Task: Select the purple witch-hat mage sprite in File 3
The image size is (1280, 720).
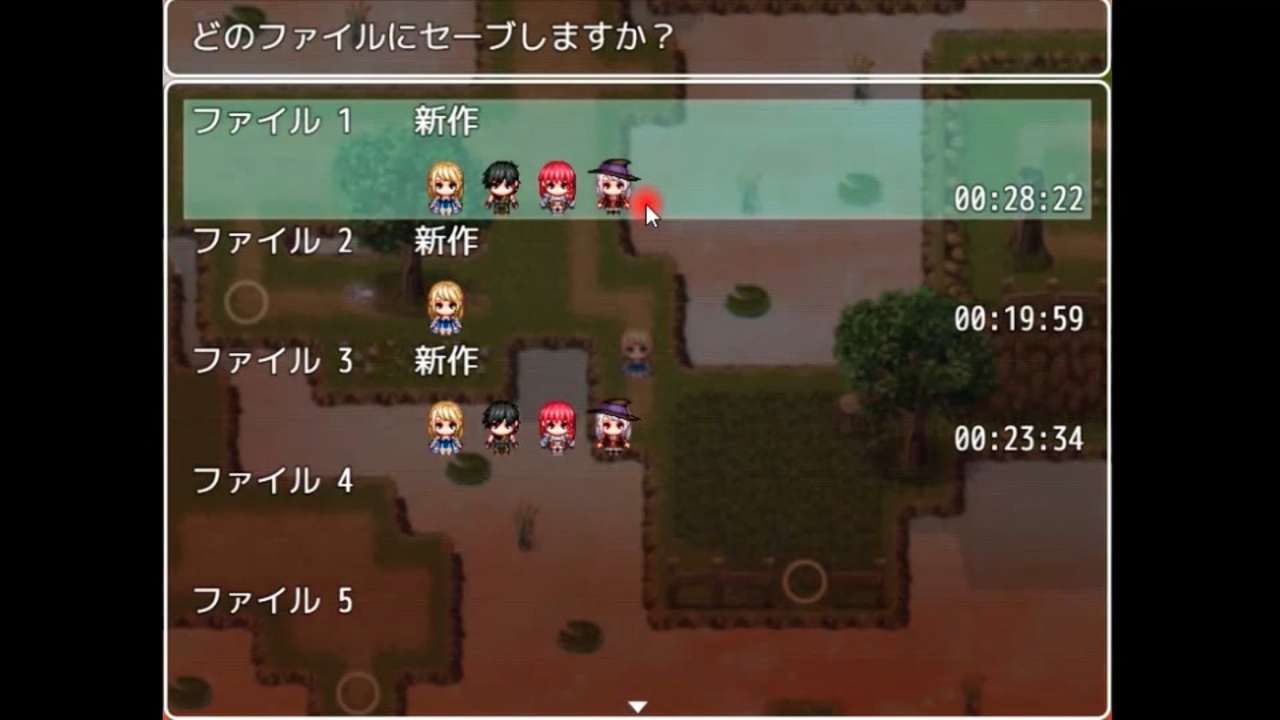Action: coord(613,425)
